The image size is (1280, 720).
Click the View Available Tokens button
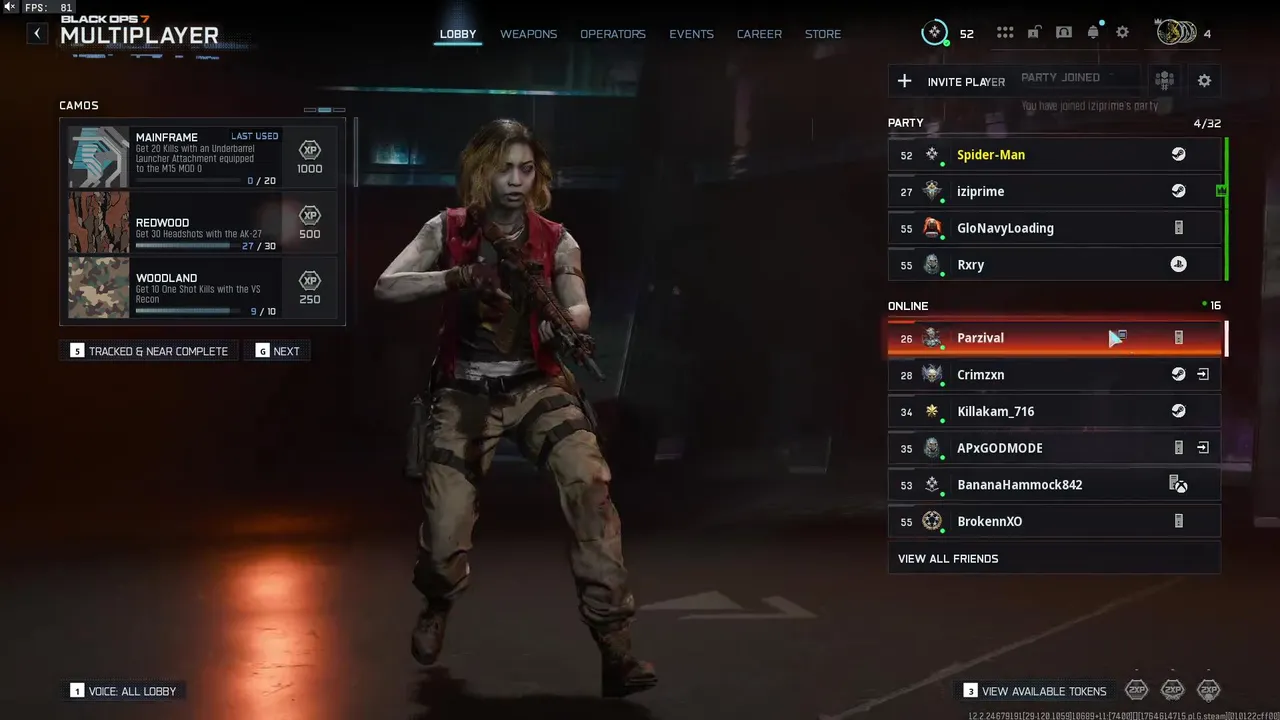click(1035, 691)
